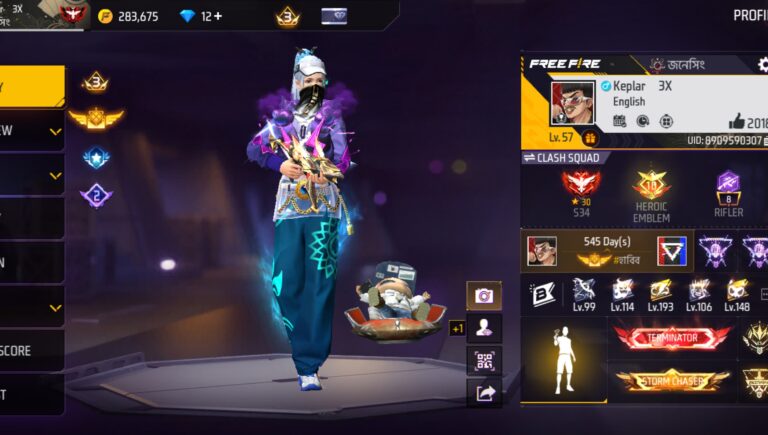Select the Terminator title banner

[x=672, y=338]
